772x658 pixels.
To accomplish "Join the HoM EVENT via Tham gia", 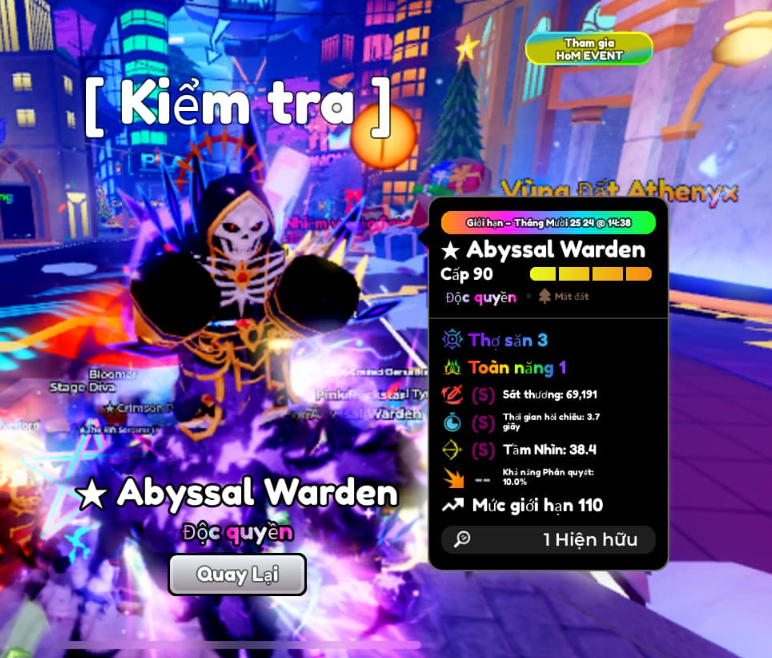I will point(589,49).
